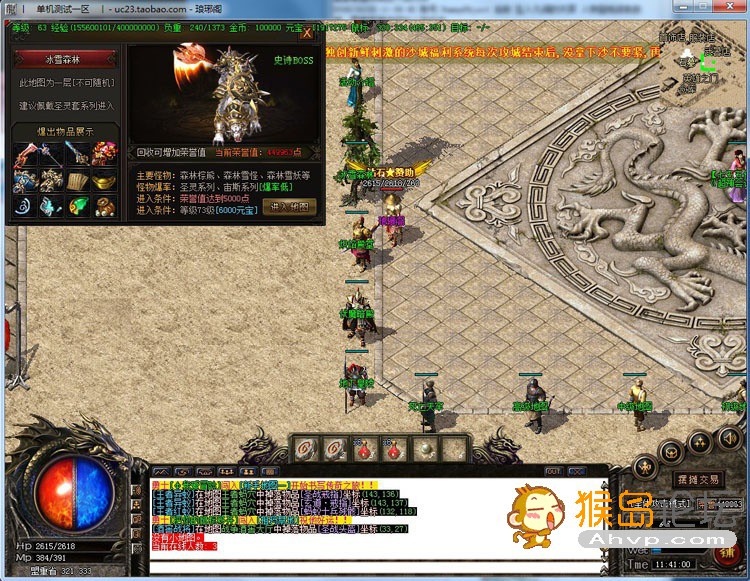
Task: Click the chat OUT button
Action: [553, 470]
